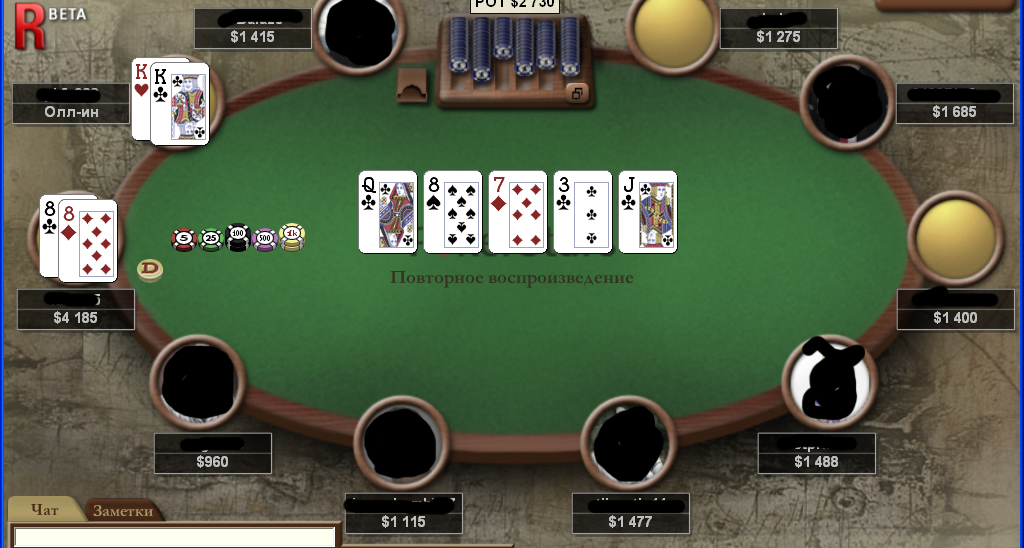Select the player panel showing $1 477

click(x=629, y=513)
